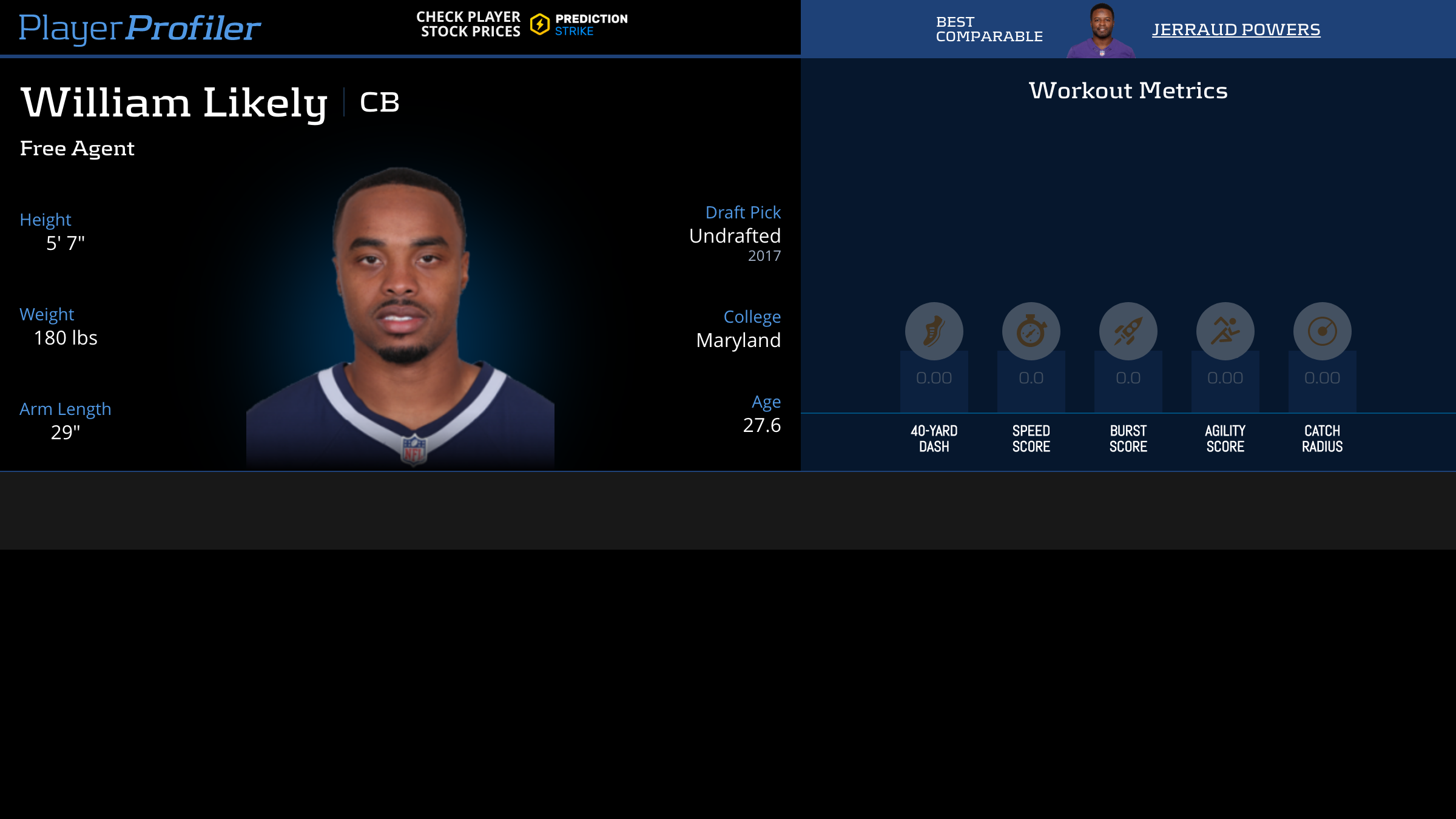1456x819 pixels.
Task: Open the PlayerProfiler home logo
Action: coord(140,28)
